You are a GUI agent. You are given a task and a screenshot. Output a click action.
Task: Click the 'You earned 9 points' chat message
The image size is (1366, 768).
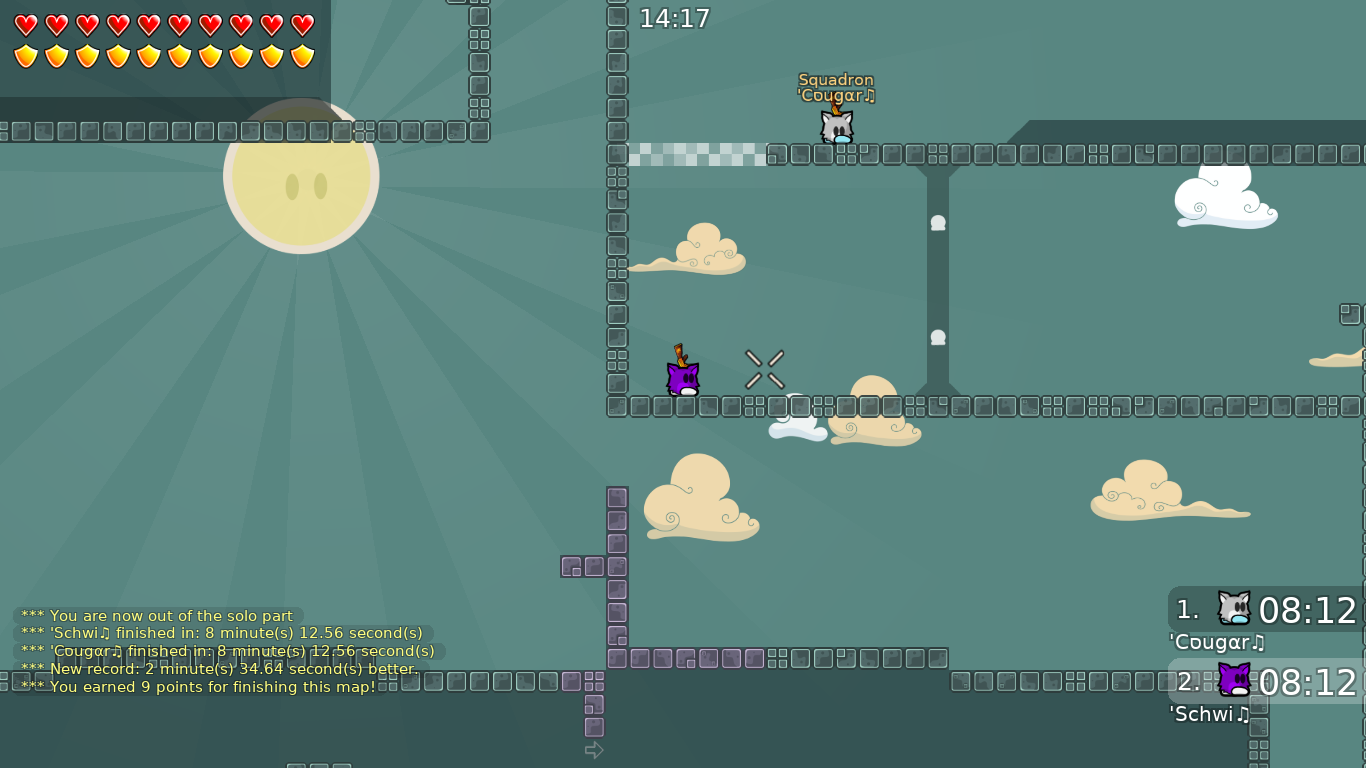tap(213, 687)
